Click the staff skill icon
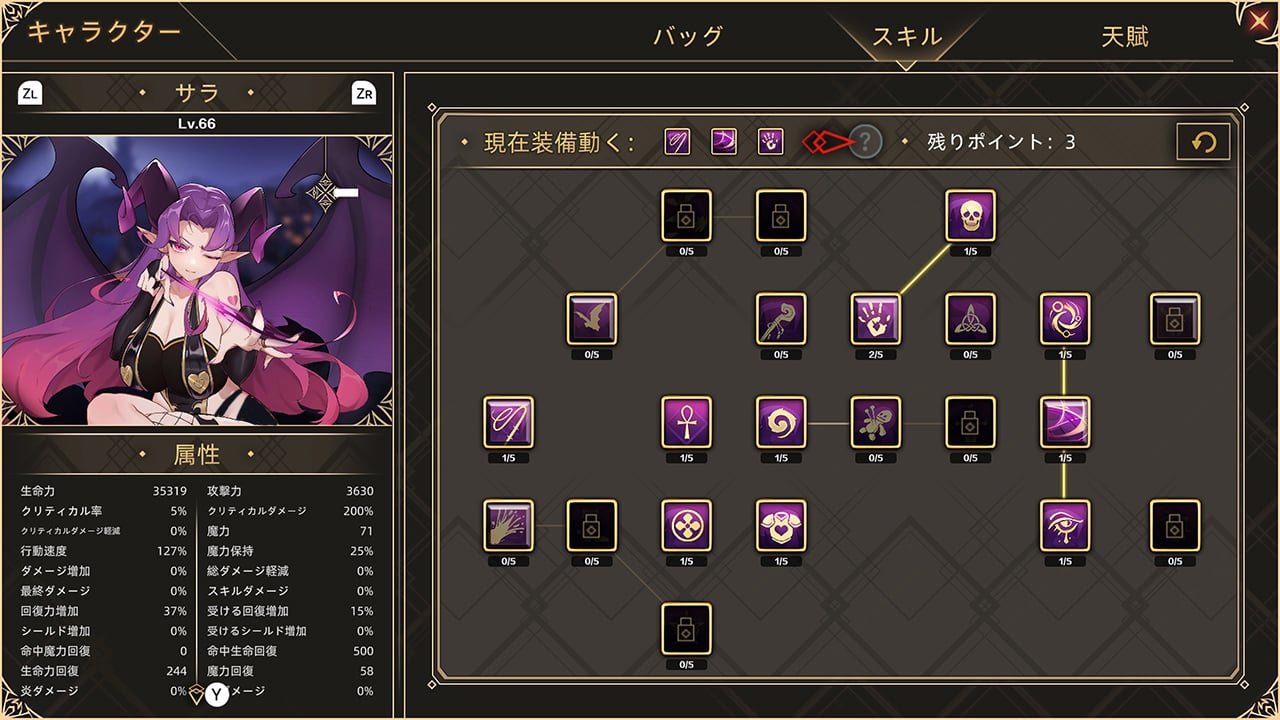Image resolution: width=1280 pixels, height=720 pixels. click(780, 321)
